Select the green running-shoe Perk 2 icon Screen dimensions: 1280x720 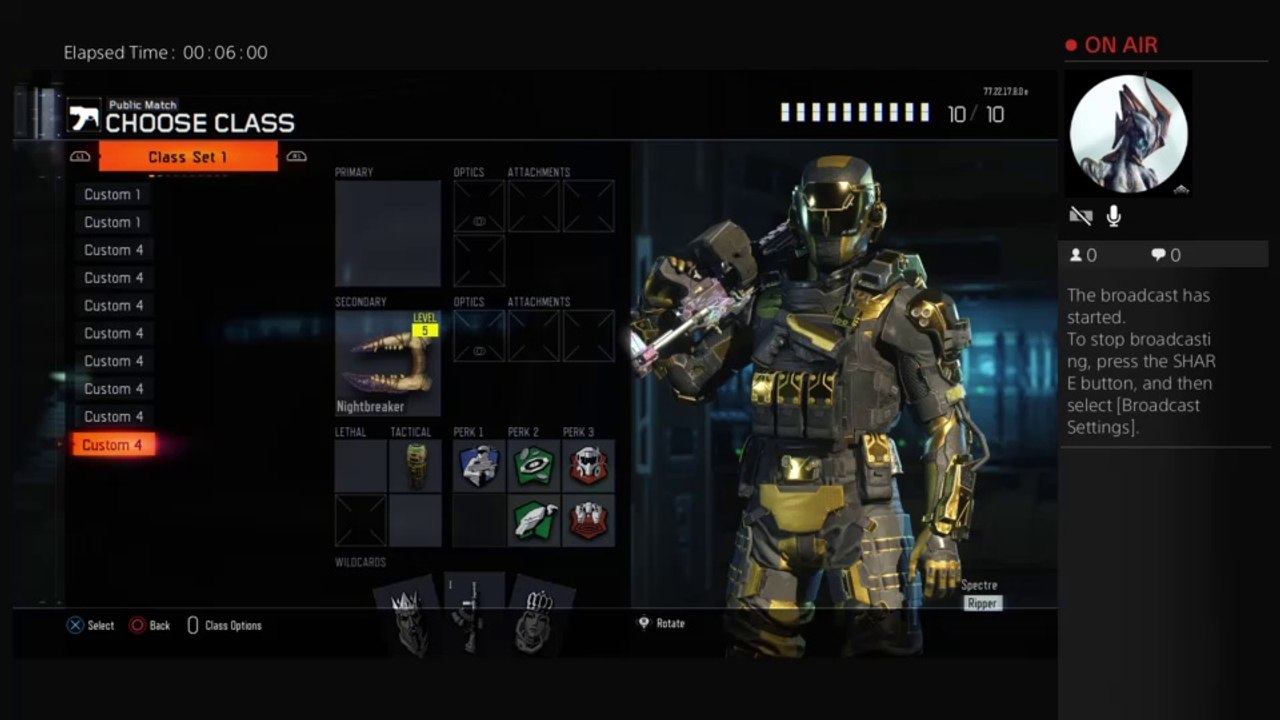pyautogui.click(x=534, y=520)
